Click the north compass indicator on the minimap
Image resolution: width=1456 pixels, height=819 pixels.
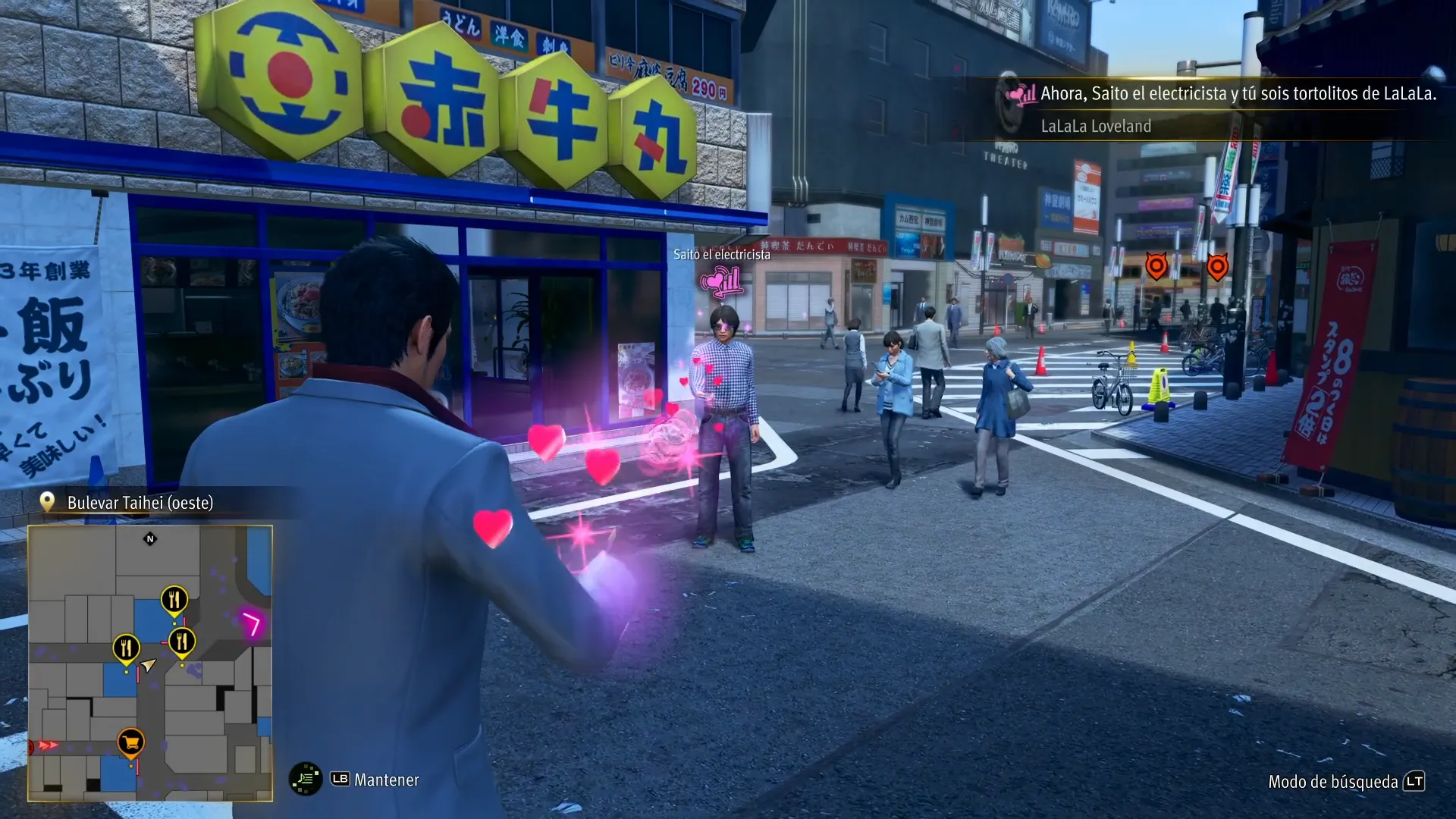pos(150,539)
